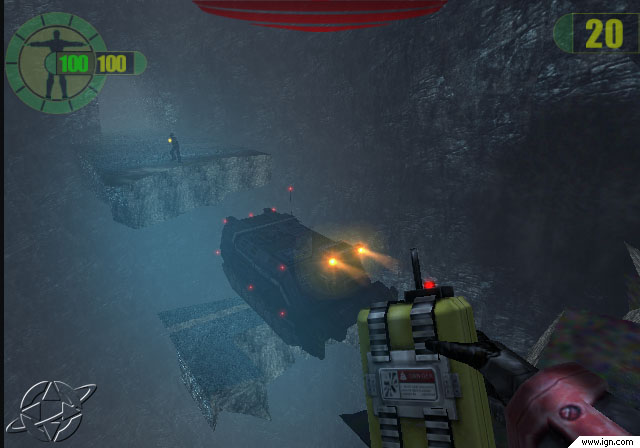640x448 pixels.
Task: Click the IGN globe watermark logo
Action: click(39, 410)
